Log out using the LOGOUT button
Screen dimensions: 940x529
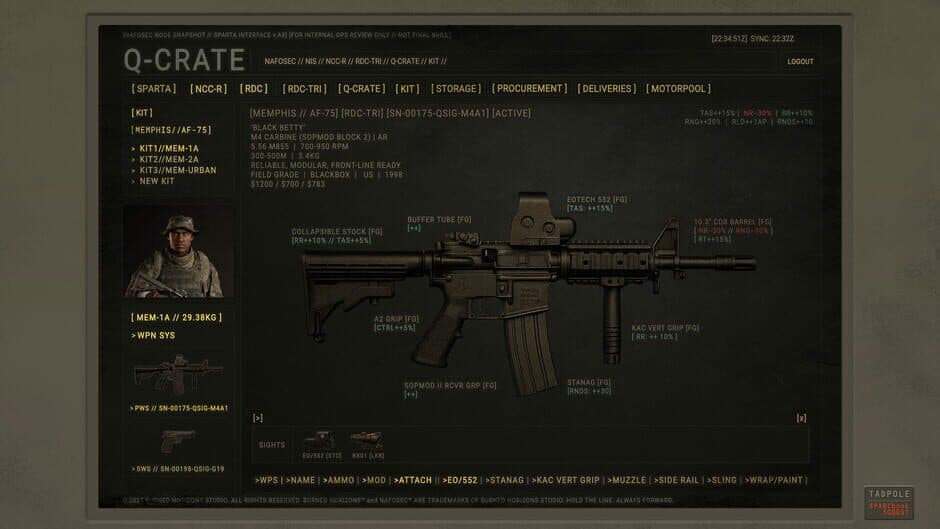pyautogui.click(x=800, y=61)
